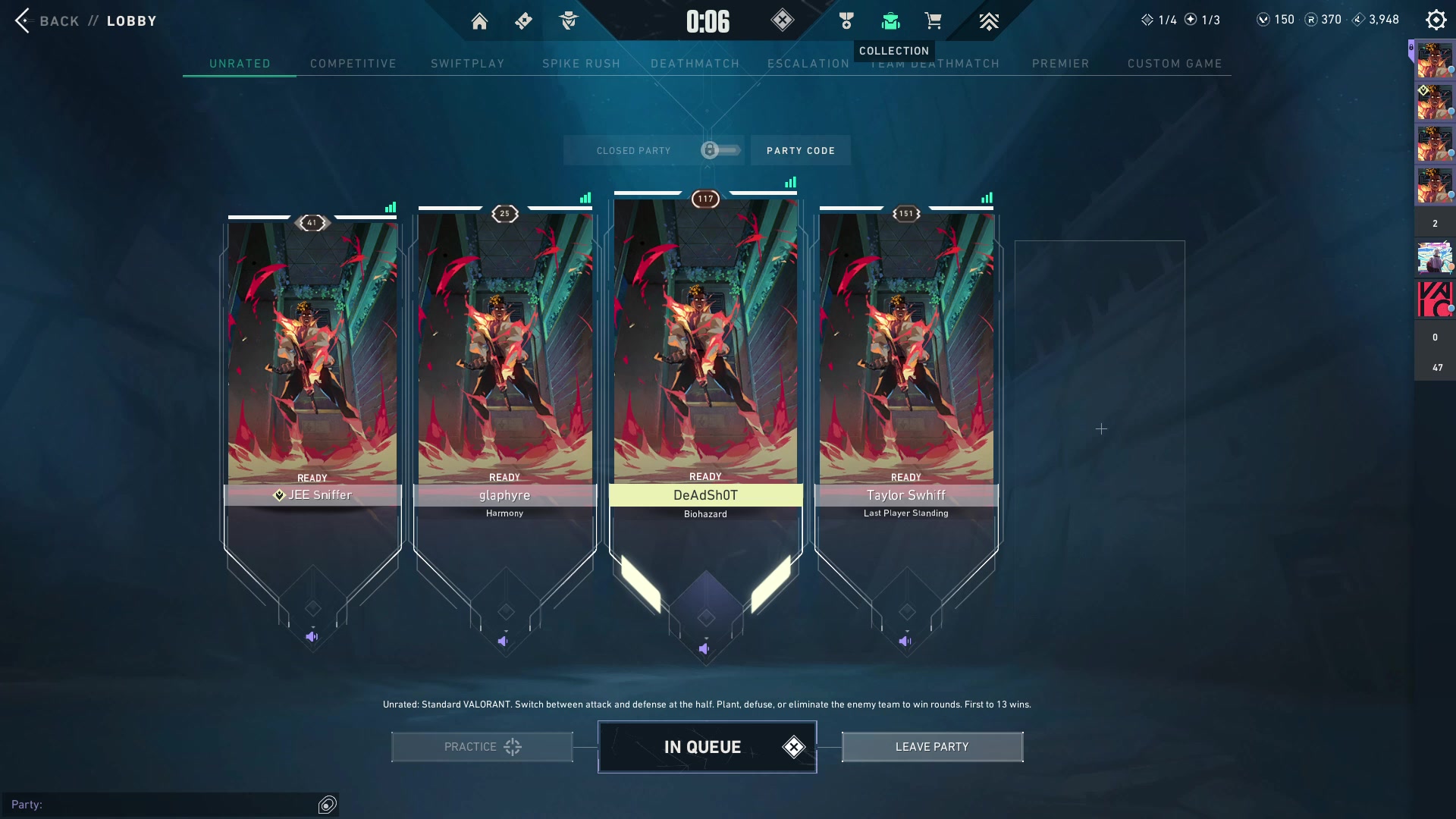This screenshot has height=819, width=1456.
Task: Choose the Spike Rush tab
Action: point(581,64)
